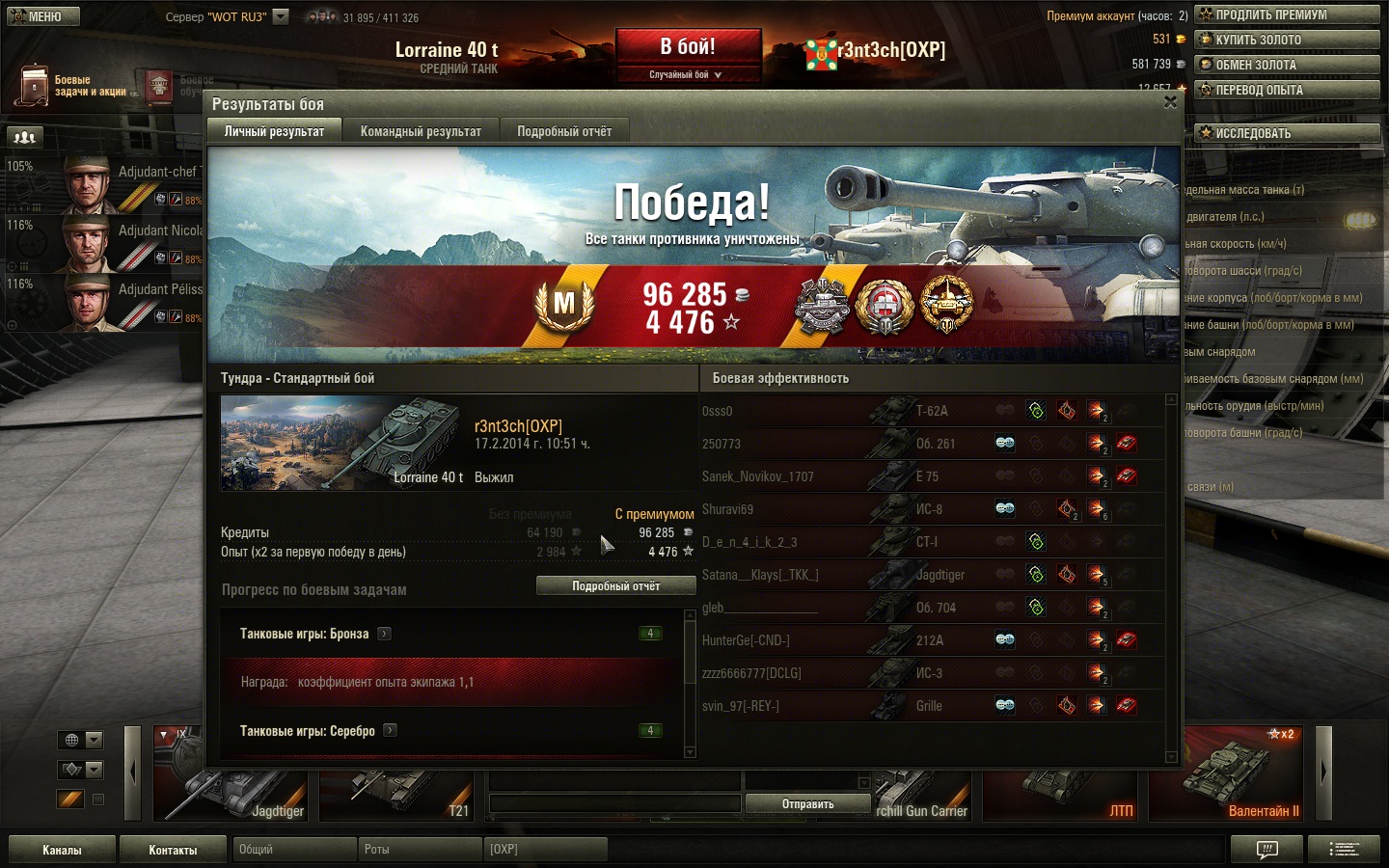Open the Случайный бой battle type dropdown
The width and height of the screenshot is (1389, 868).
[x=686, y=74]
